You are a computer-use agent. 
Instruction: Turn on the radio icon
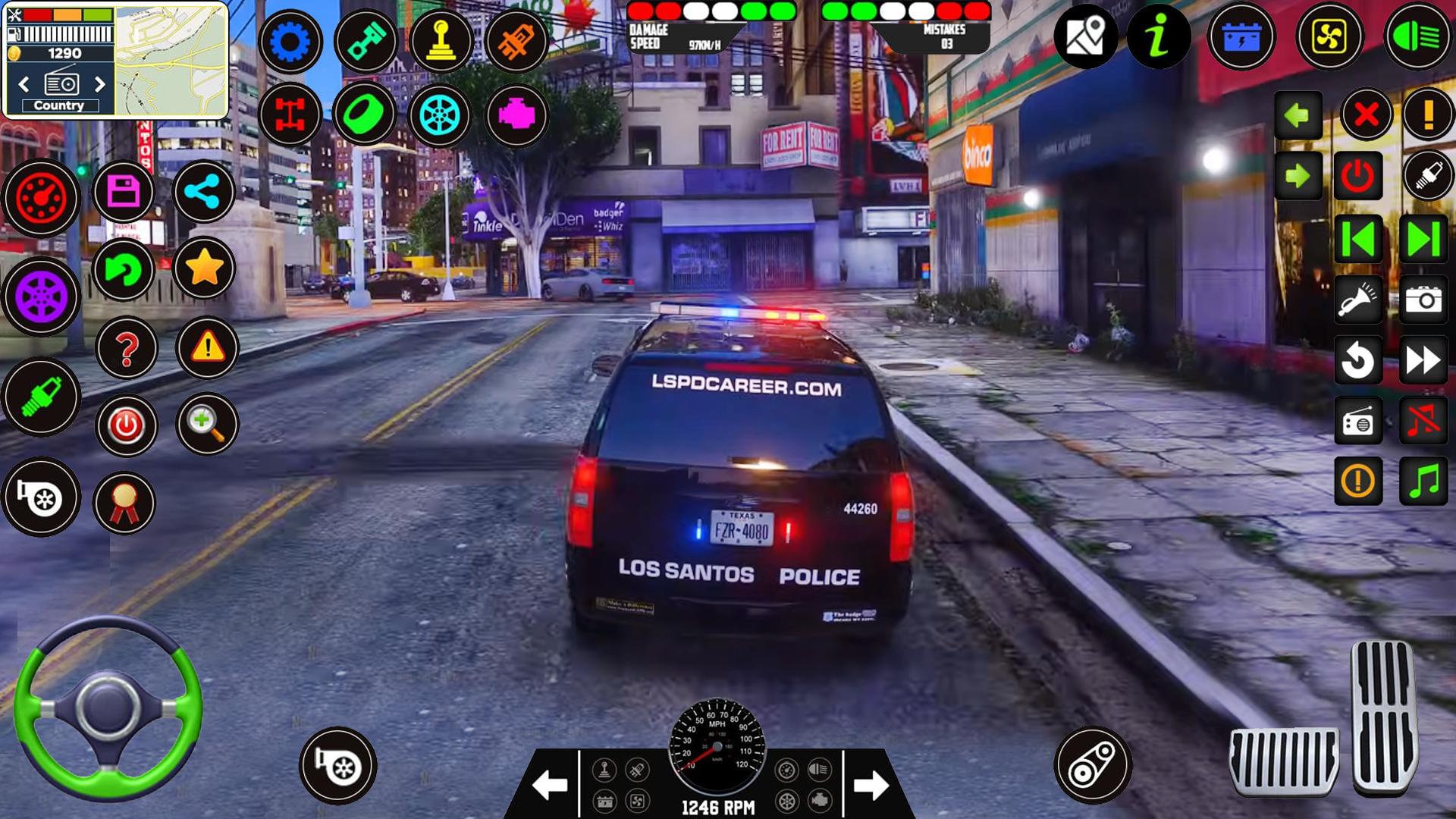pyautogui.click(x=1357, y=422)
